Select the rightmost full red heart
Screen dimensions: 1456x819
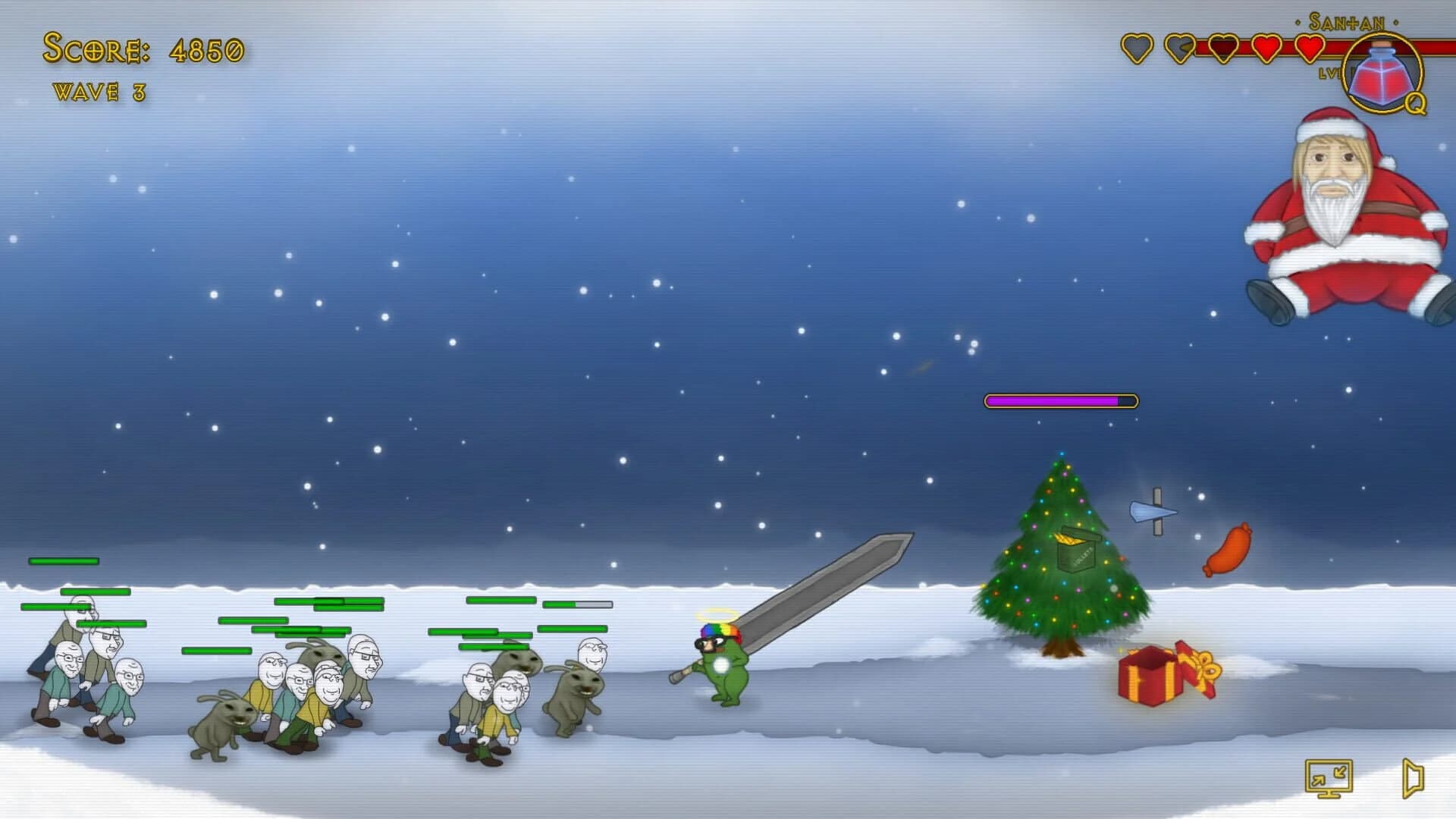point(1310,49)
